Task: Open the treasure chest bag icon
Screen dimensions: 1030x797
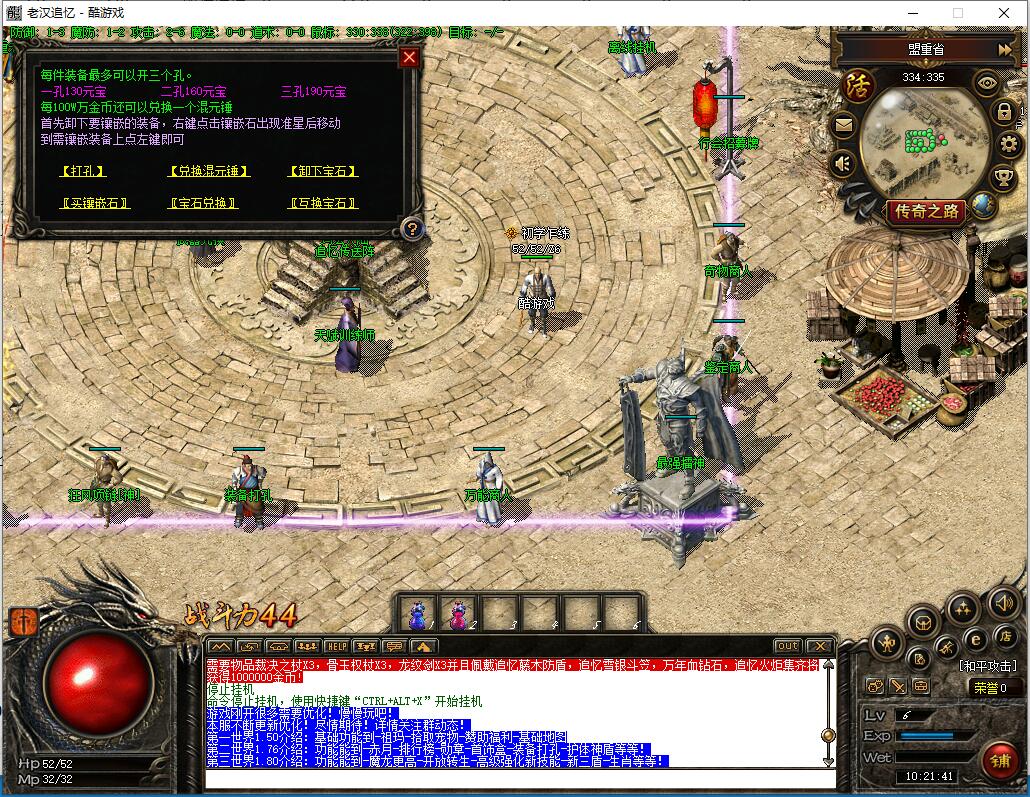Action: [x=923, y=623]
